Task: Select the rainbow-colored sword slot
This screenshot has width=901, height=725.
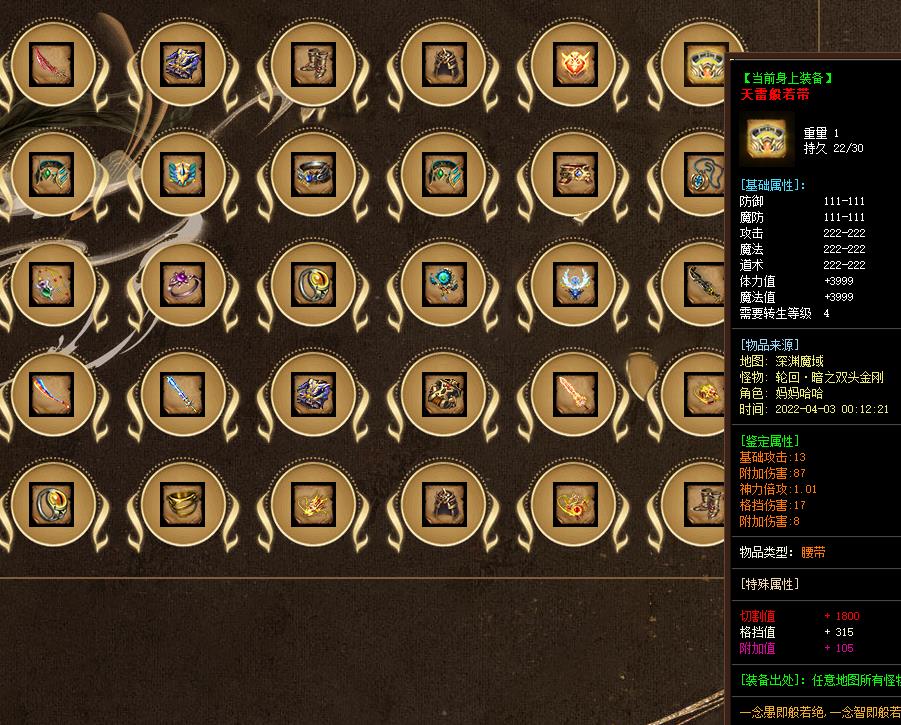Action: [x=52, y=392]
